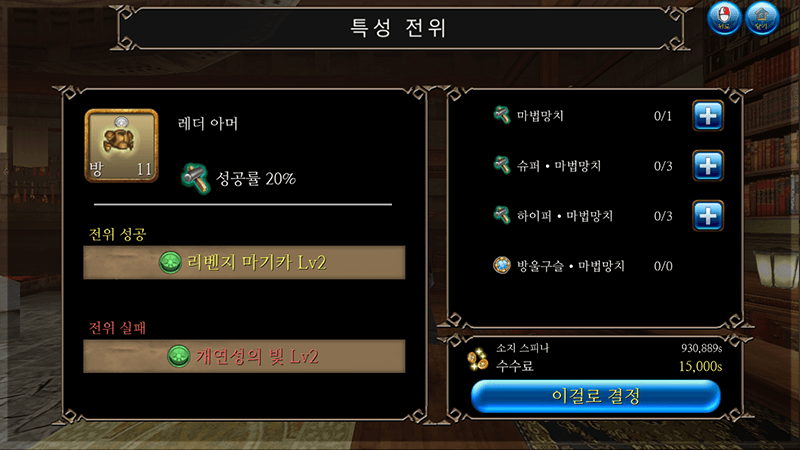The height and width of the screenshot is (450, 800).
Task: Select the 리벤지 마기카 Lv2 success trait
Action: coord(244,262)
